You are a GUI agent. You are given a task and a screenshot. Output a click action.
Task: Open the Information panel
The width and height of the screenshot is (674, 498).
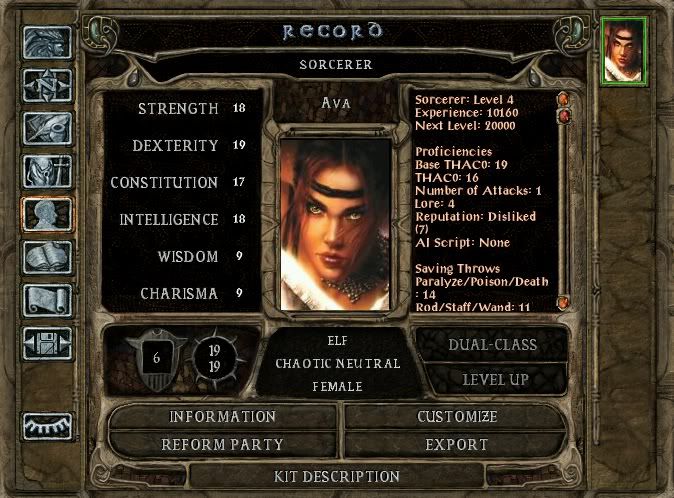tap(222, 416)
